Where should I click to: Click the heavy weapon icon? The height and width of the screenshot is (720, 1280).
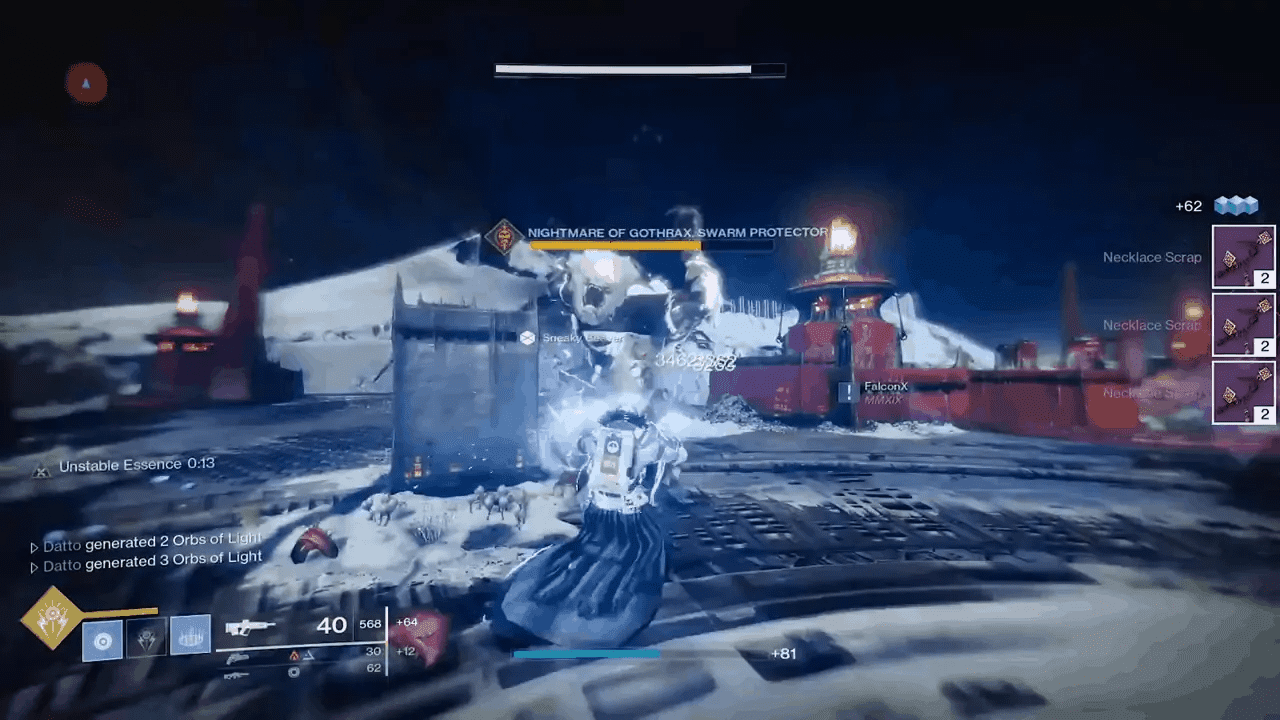pos(236,675)
